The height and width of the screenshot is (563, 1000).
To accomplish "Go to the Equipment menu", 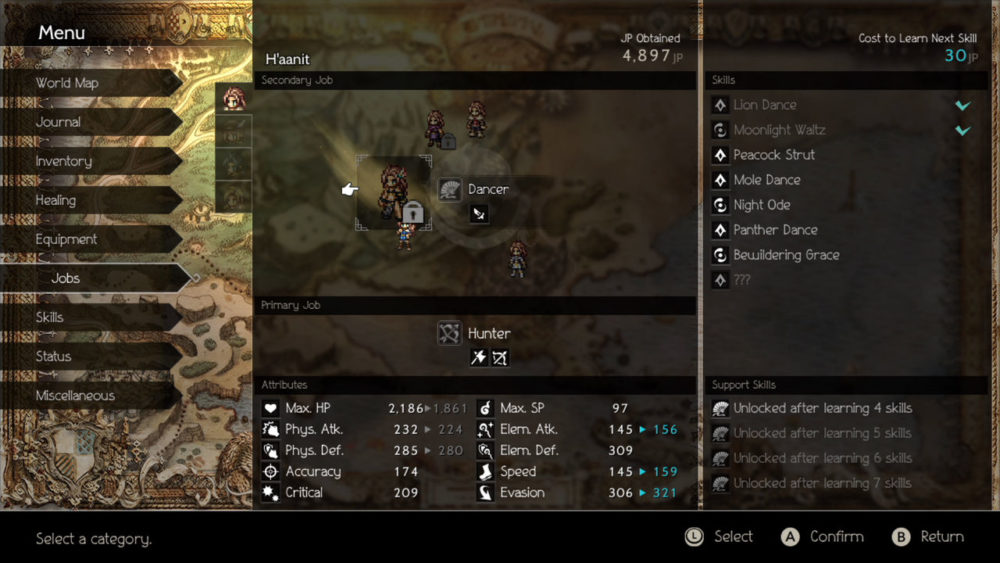I will coord(66,239).
